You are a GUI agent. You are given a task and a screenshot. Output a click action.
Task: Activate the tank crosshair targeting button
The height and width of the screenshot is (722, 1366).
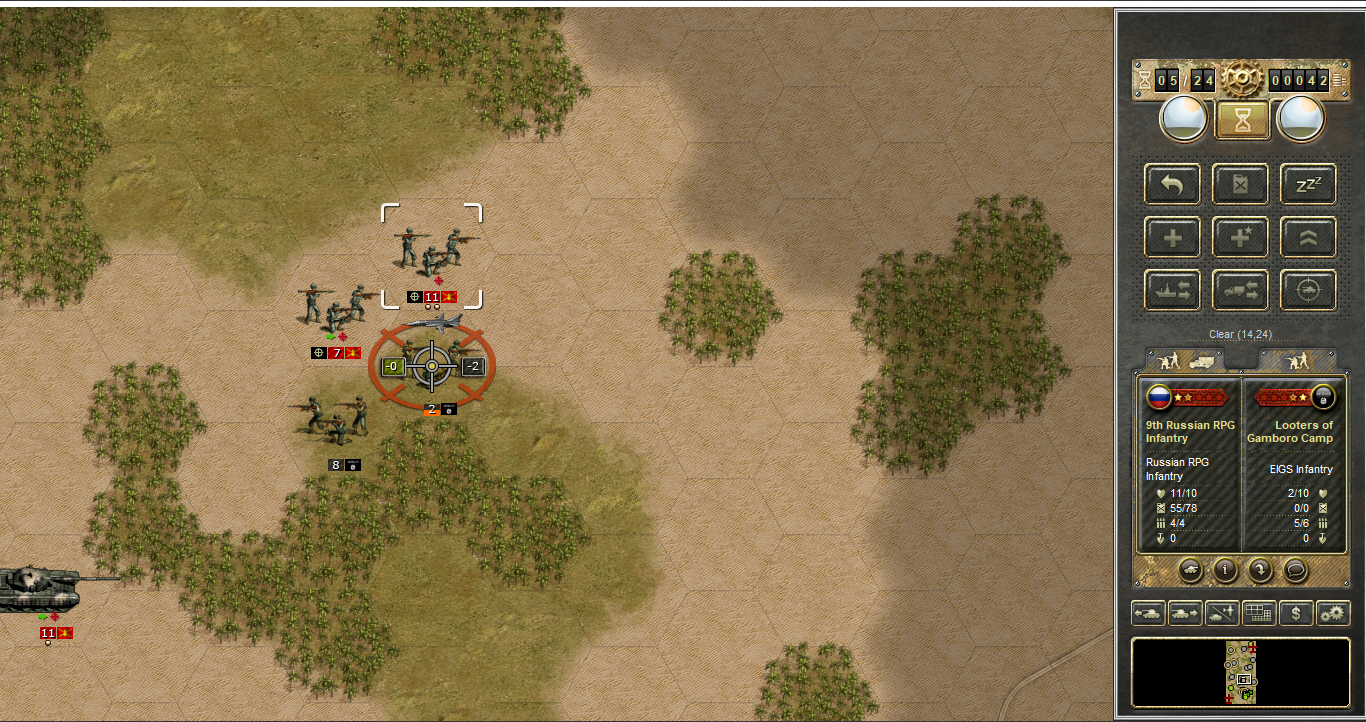[x=1308, y=290]
